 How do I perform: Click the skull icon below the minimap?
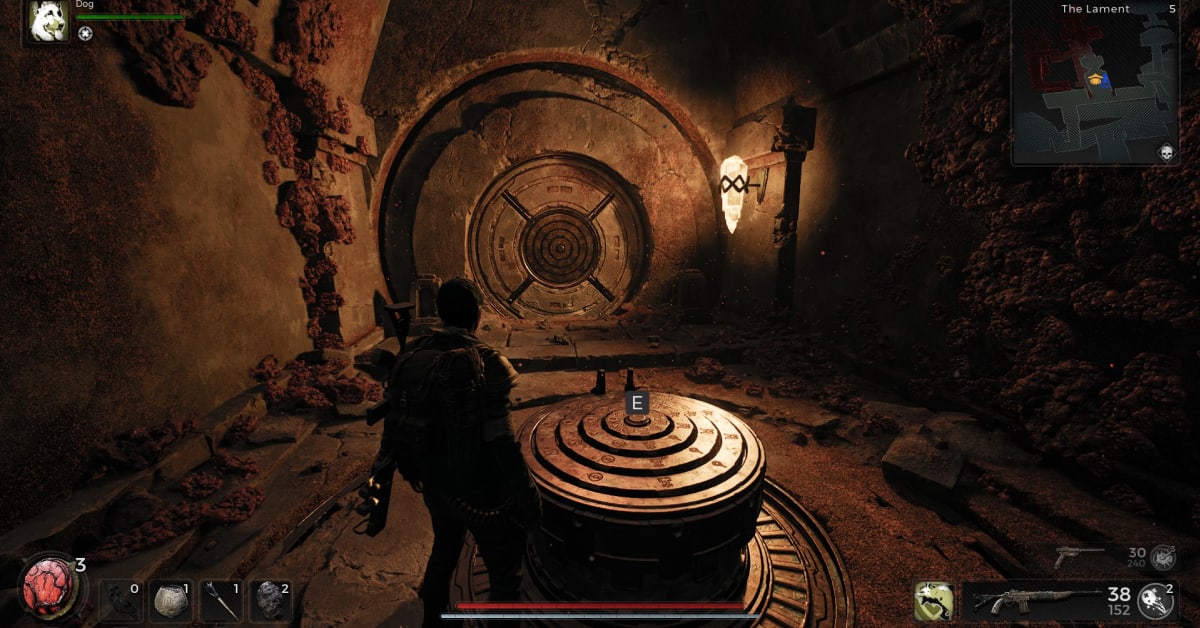pyautogui.click(x=1164, y=152)
